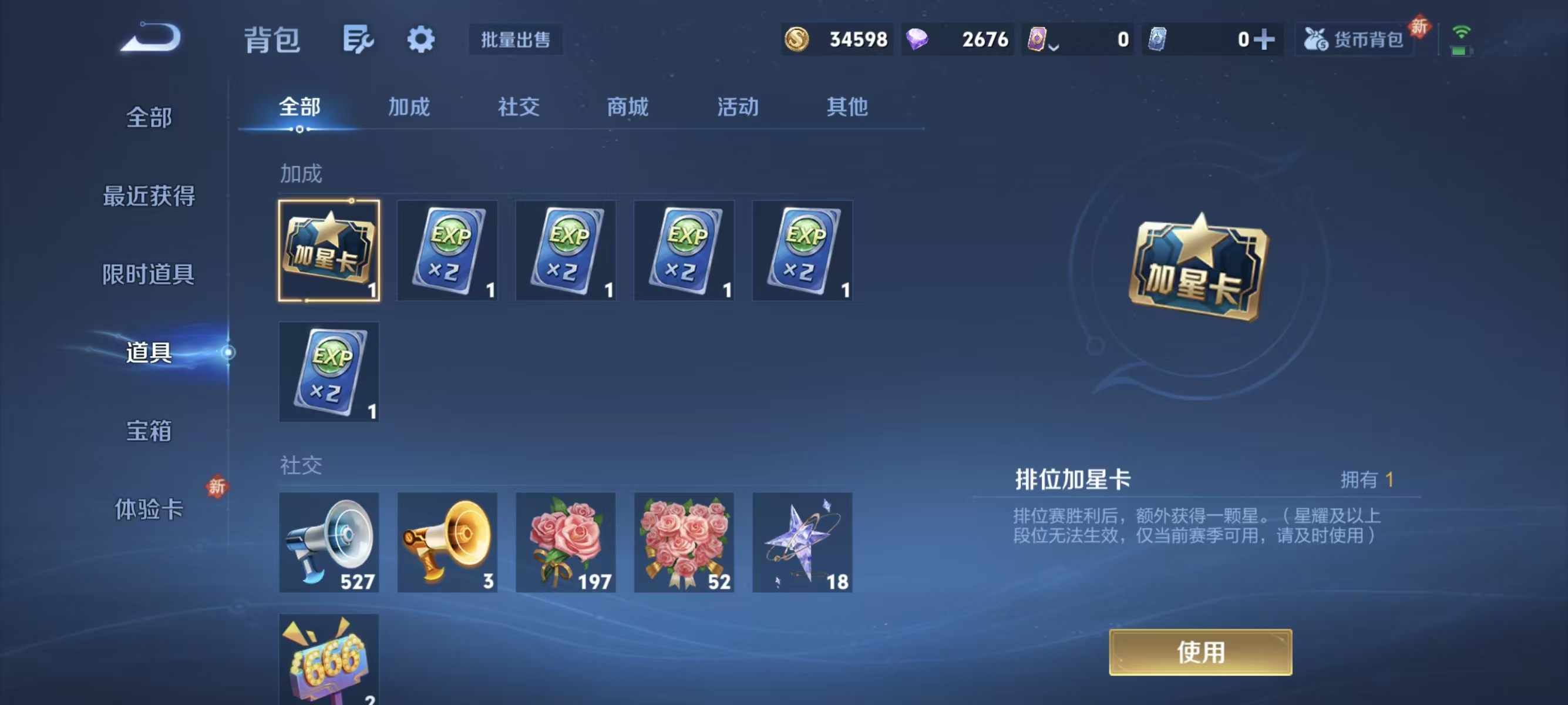This screenshot has width=1568, height=705.
Task: Open the backpack settings gear
Action: click(421, 39)
